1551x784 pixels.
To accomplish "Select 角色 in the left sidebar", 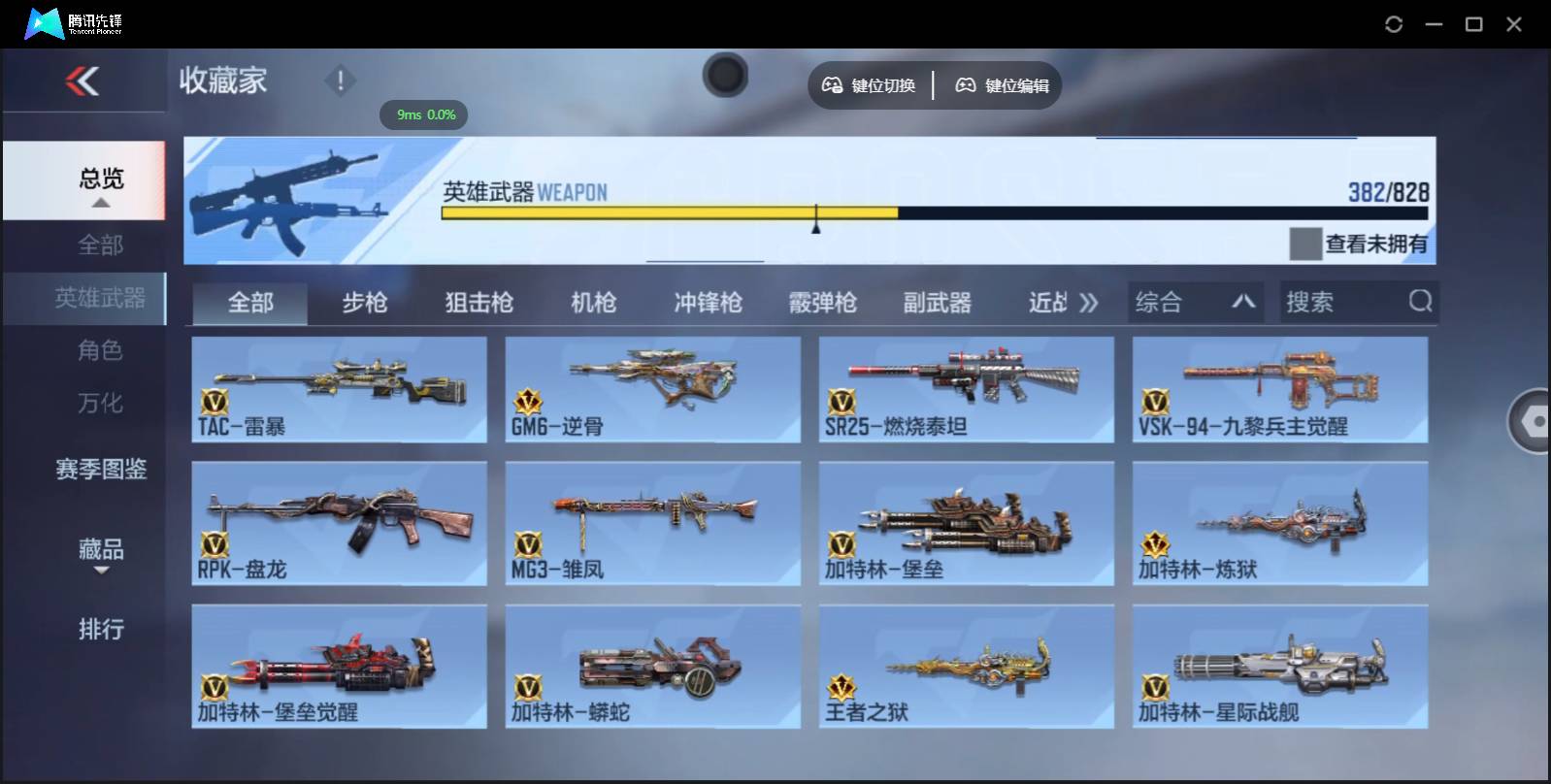I will pyautogui.click(x=101, y=351).
